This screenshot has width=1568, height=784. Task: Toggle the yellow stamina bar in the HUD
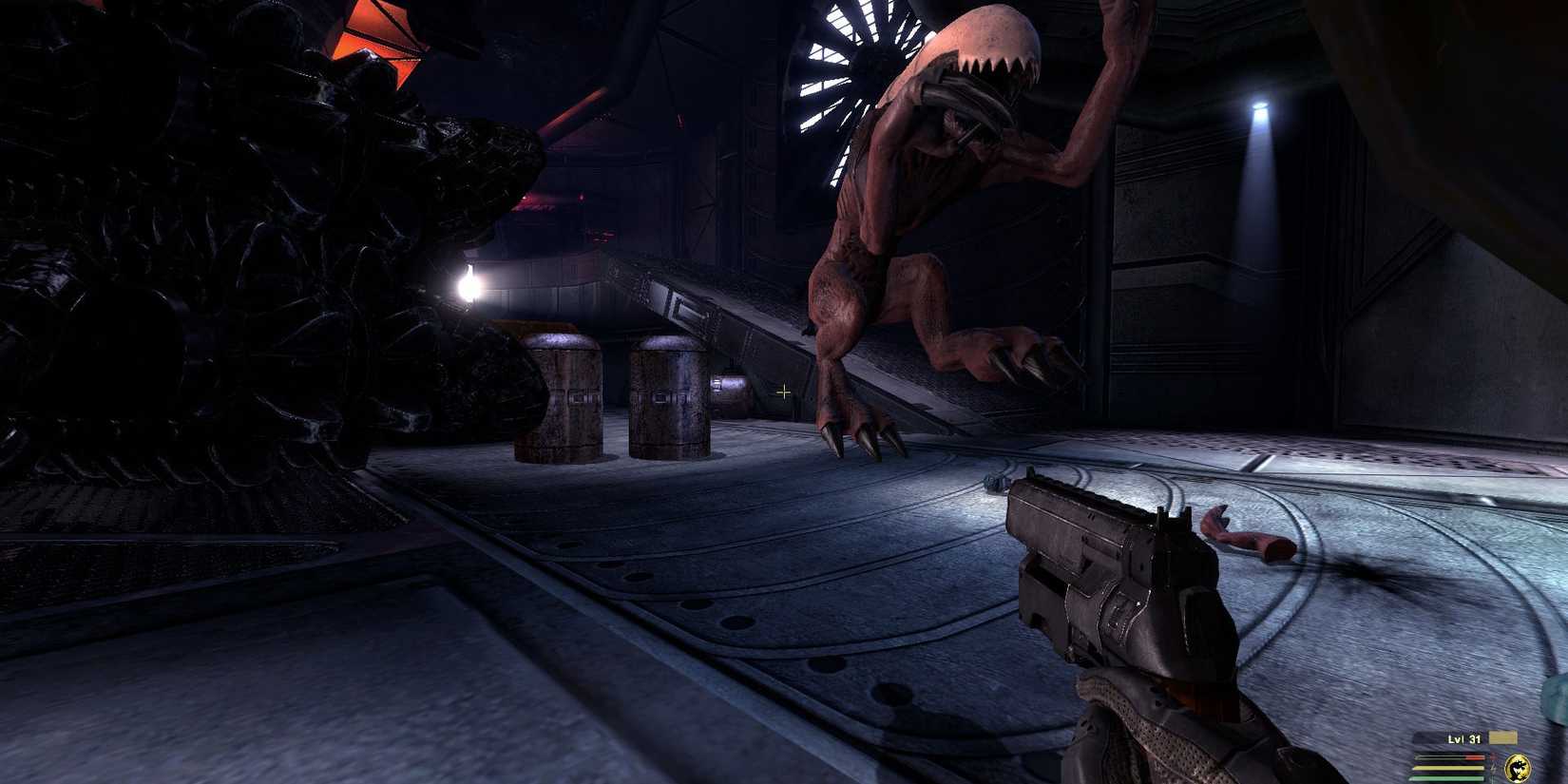tap(1449, 767)
